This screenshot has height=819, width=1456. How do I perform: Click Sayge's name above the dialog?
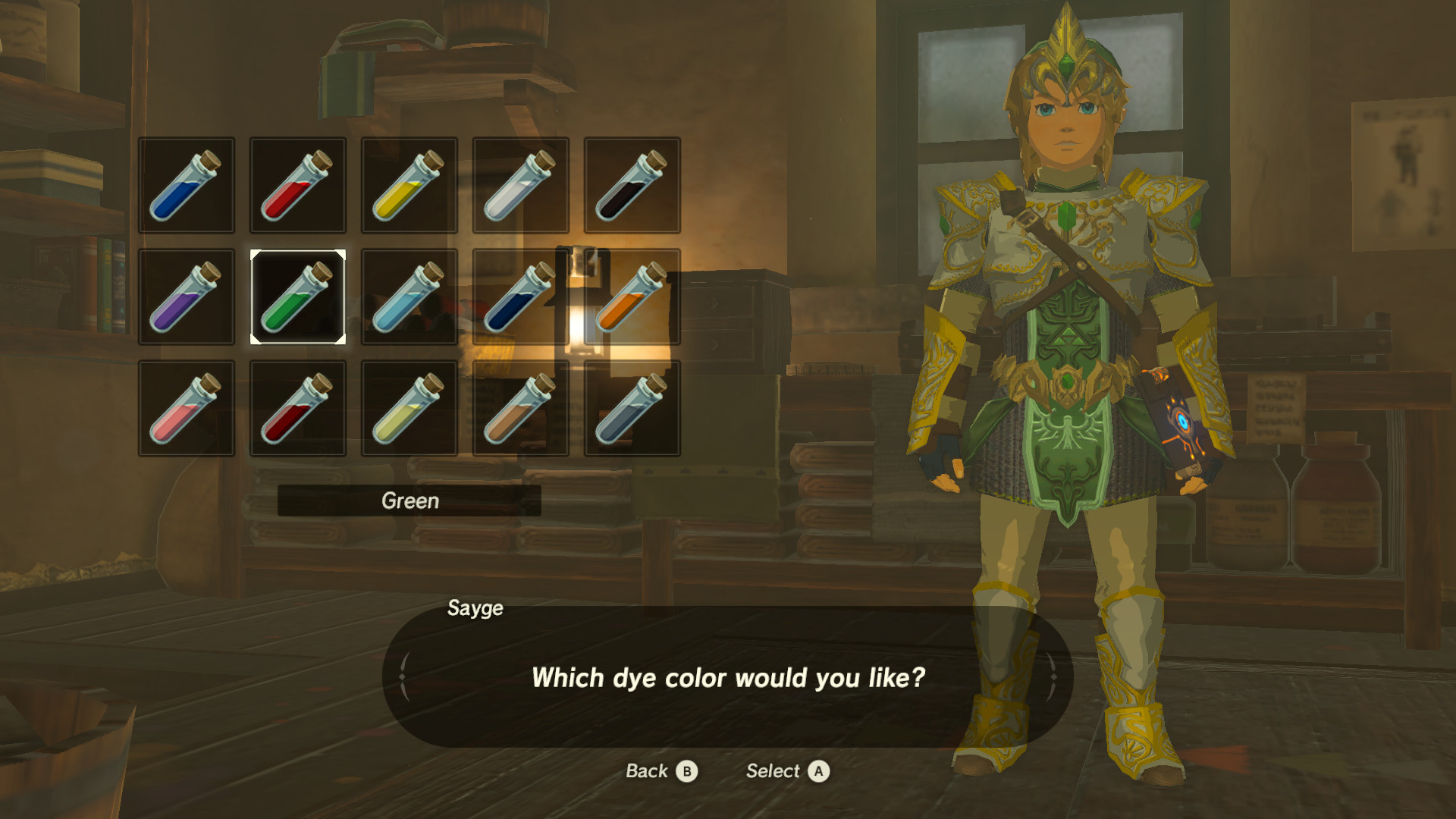[475, 607]
